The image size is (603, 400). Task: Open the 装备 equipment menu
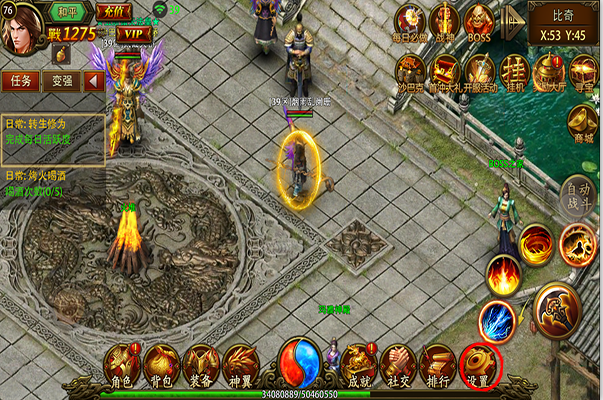201,362
